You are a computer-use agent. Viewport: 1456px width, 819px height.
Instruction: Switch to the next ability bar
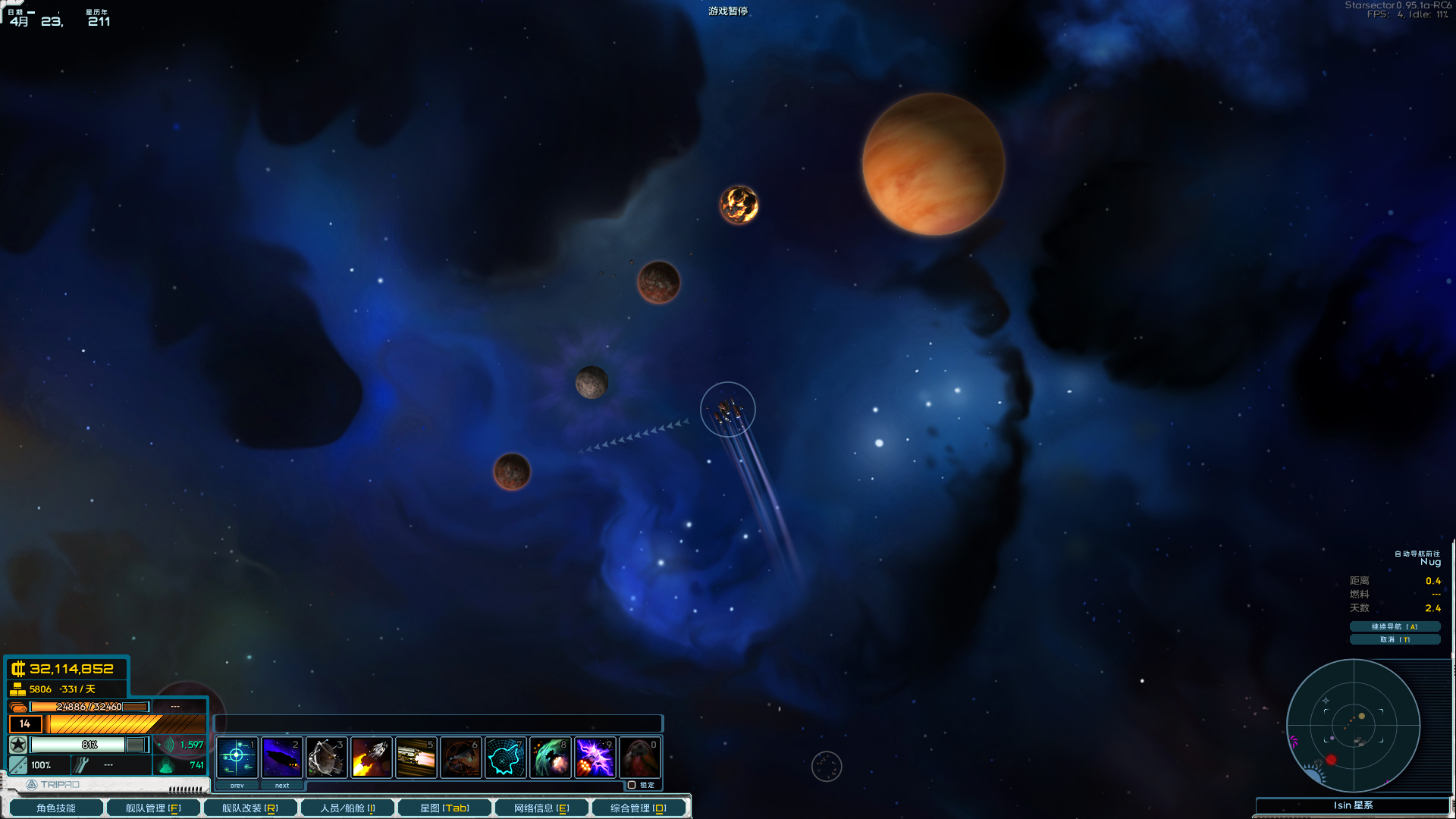click(x=282, y=786)
